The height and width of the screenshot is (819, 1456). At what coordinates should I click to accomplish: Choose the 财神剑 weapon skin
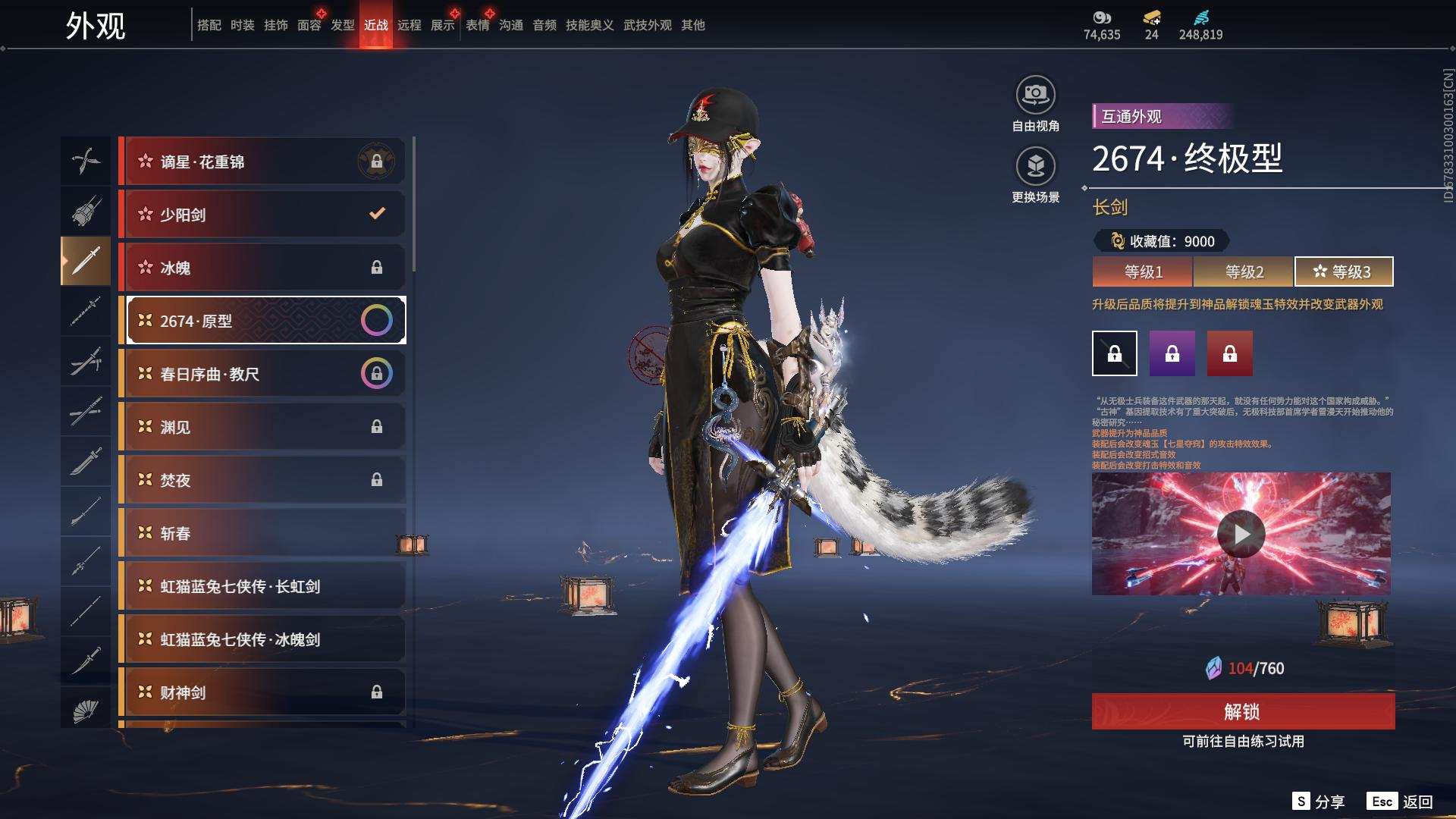click(x=262, y=692)
